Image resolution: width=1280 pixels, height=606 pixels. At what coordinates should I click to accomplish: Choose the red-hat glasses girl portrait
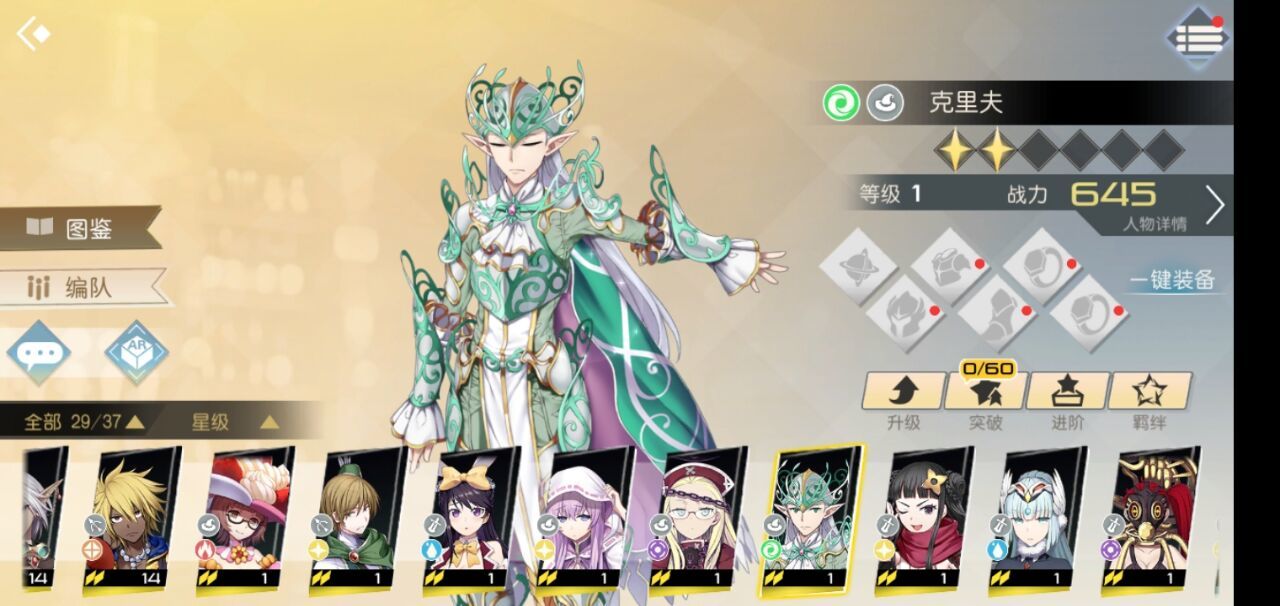(248, 515)
